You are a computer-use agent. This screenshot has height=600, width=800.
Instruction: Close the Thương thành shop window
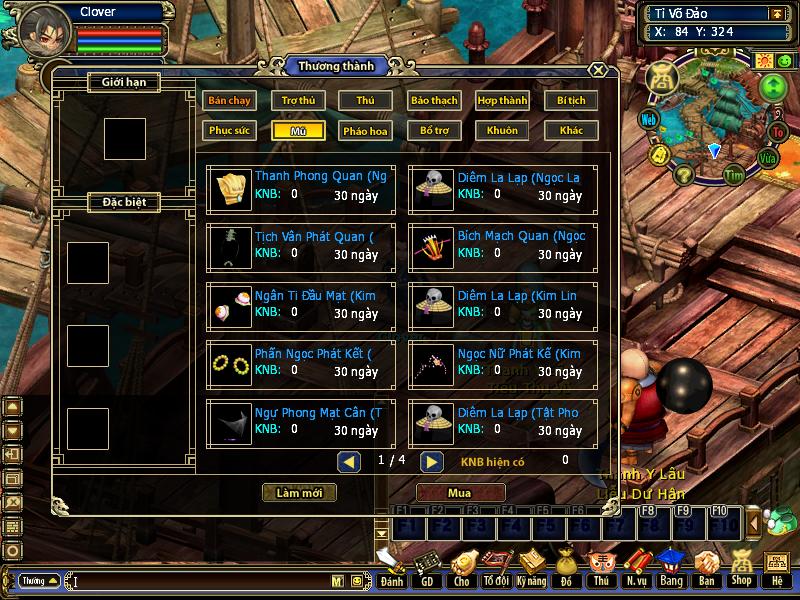(597, 70)
